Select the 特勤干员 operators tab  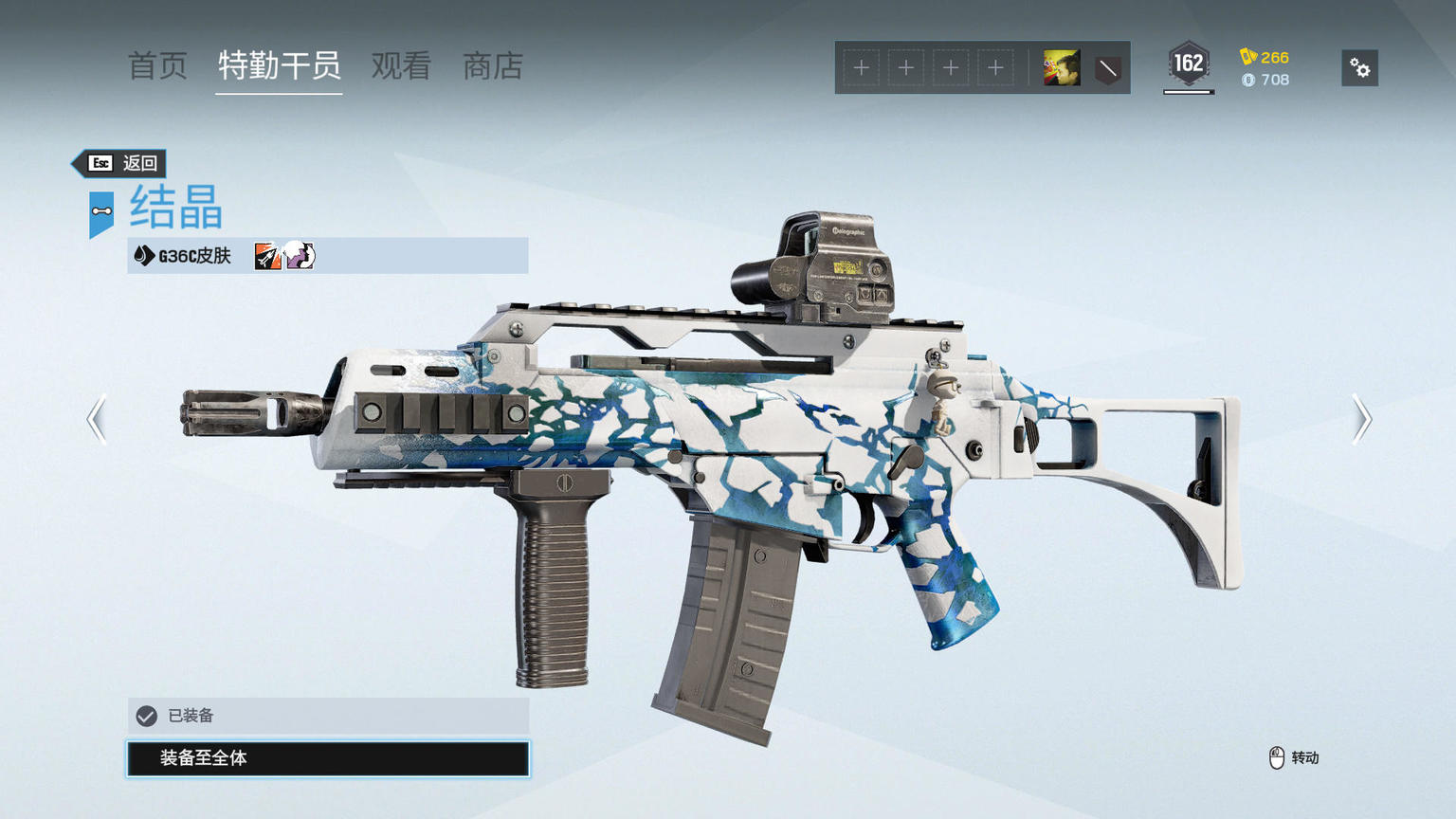(279, 66)
